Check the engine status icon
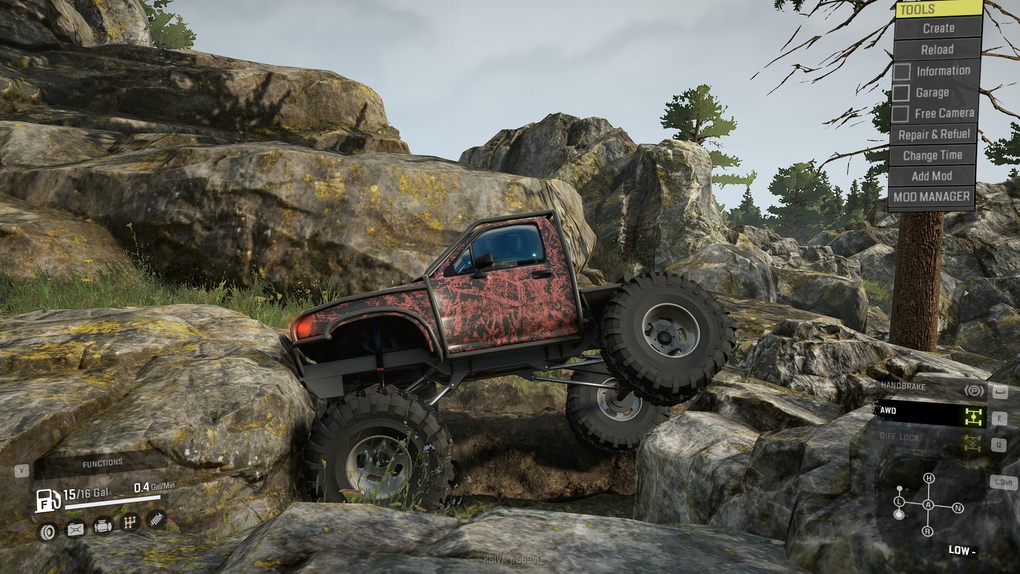The width and height of the screenshot is (1020, 574). (102, 526)
